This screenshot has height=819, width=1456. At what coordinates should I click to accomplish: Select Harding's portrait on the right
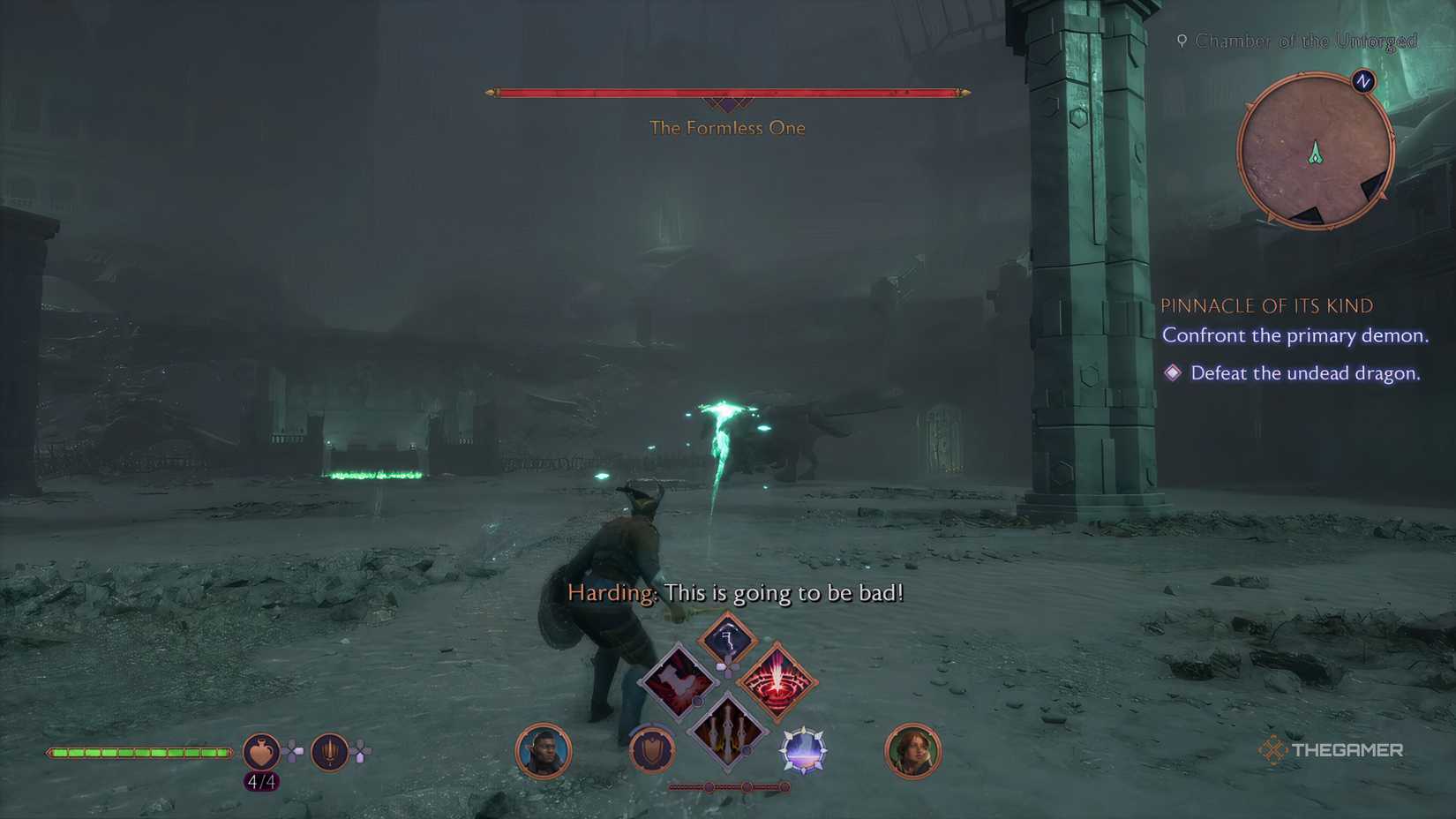[913, 750]
